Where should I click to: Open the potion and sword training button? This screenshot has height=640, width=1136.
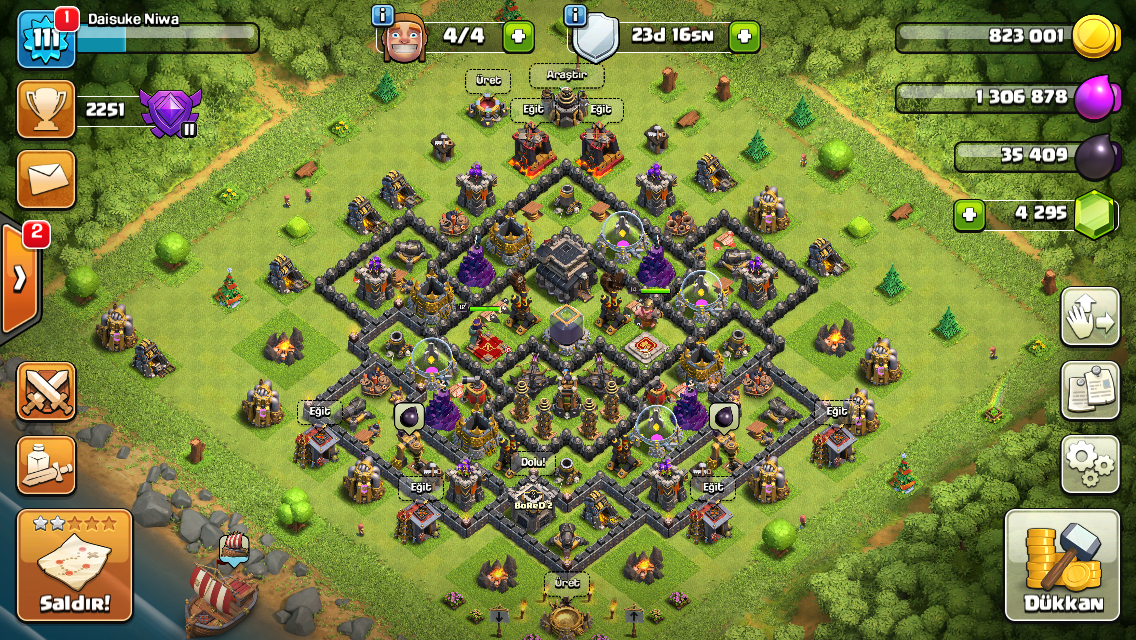click(x=46, y=465)
